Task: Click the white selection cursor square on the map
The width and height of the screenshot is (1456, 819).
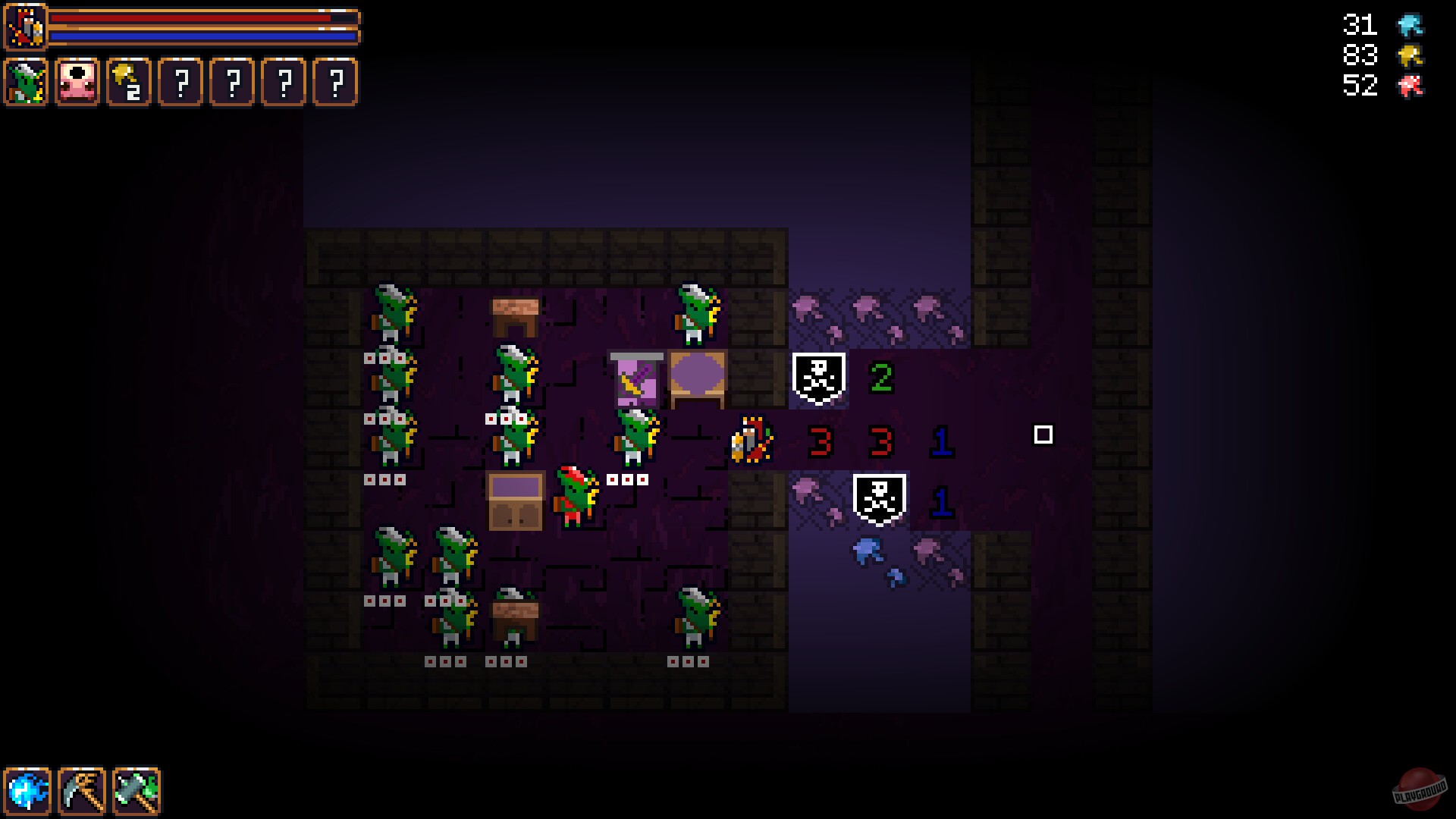Action: 1043,434
